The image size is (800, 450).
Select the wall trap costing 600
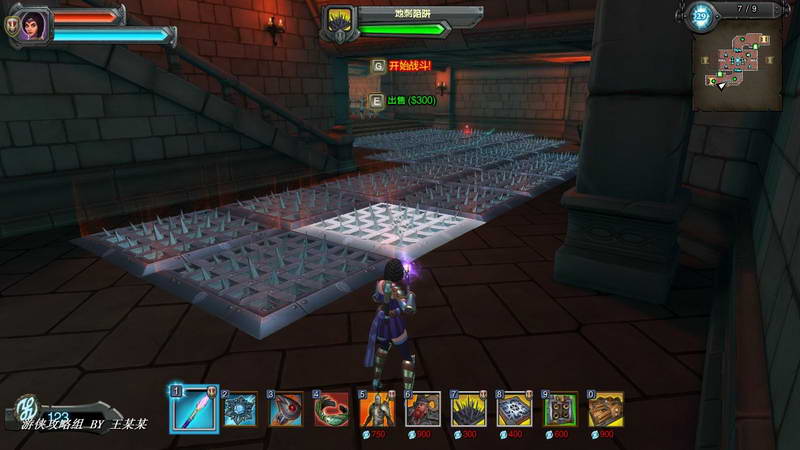click(560, 408)
